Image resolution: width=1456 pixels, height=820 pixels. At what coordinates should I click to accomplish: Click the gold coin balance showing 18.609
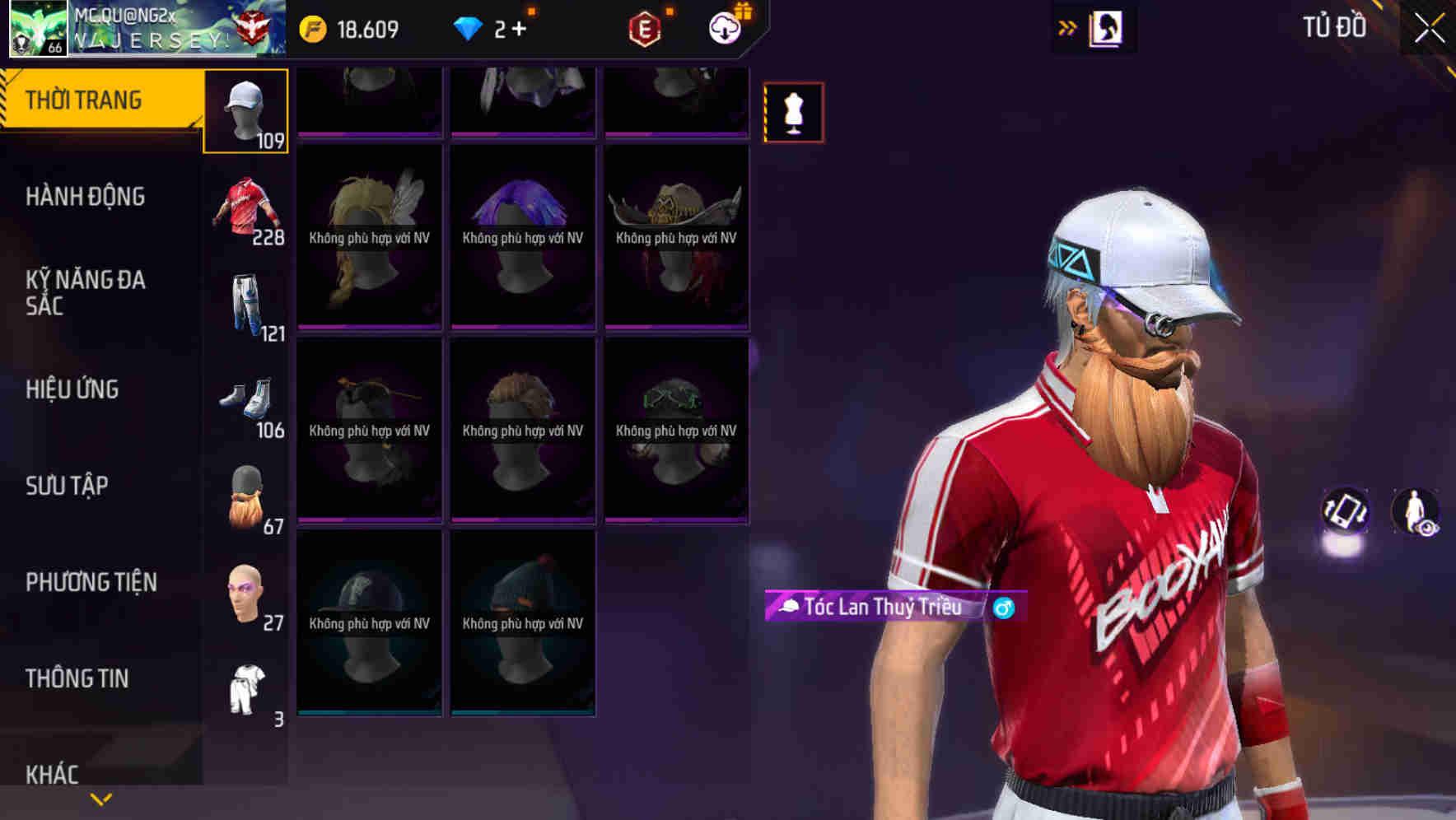click(x=346, y=28)
